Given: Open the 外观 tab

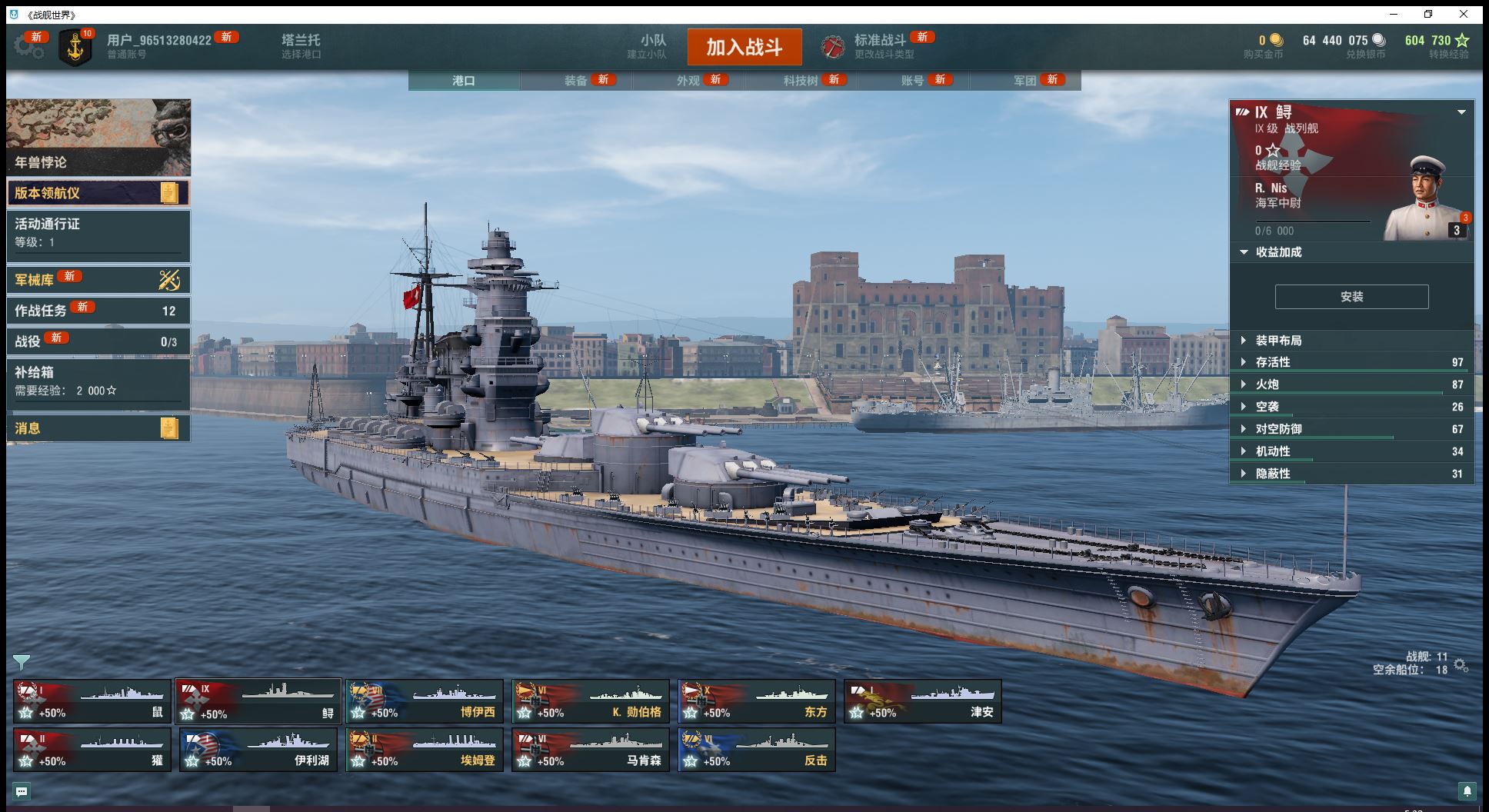Looking at the screenshot, I should 688,81.
